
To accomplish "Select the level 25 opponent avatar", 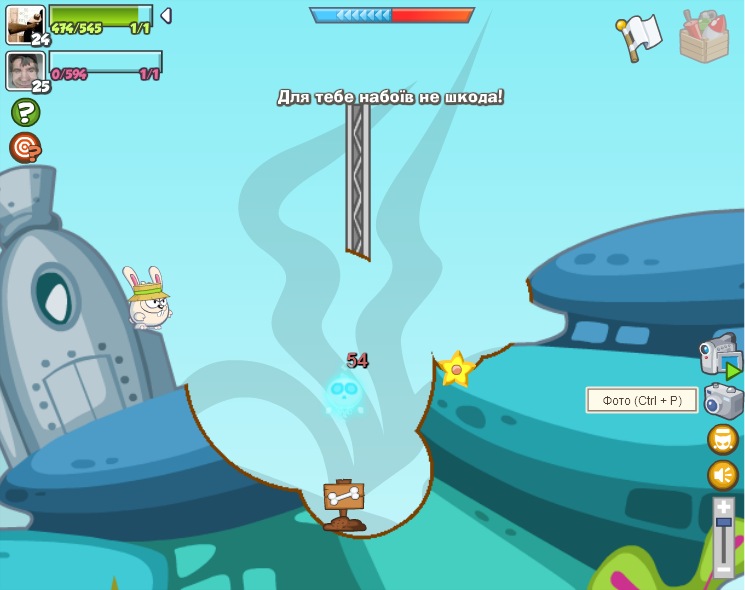I will pyautogui.click(x=25, y=71).
